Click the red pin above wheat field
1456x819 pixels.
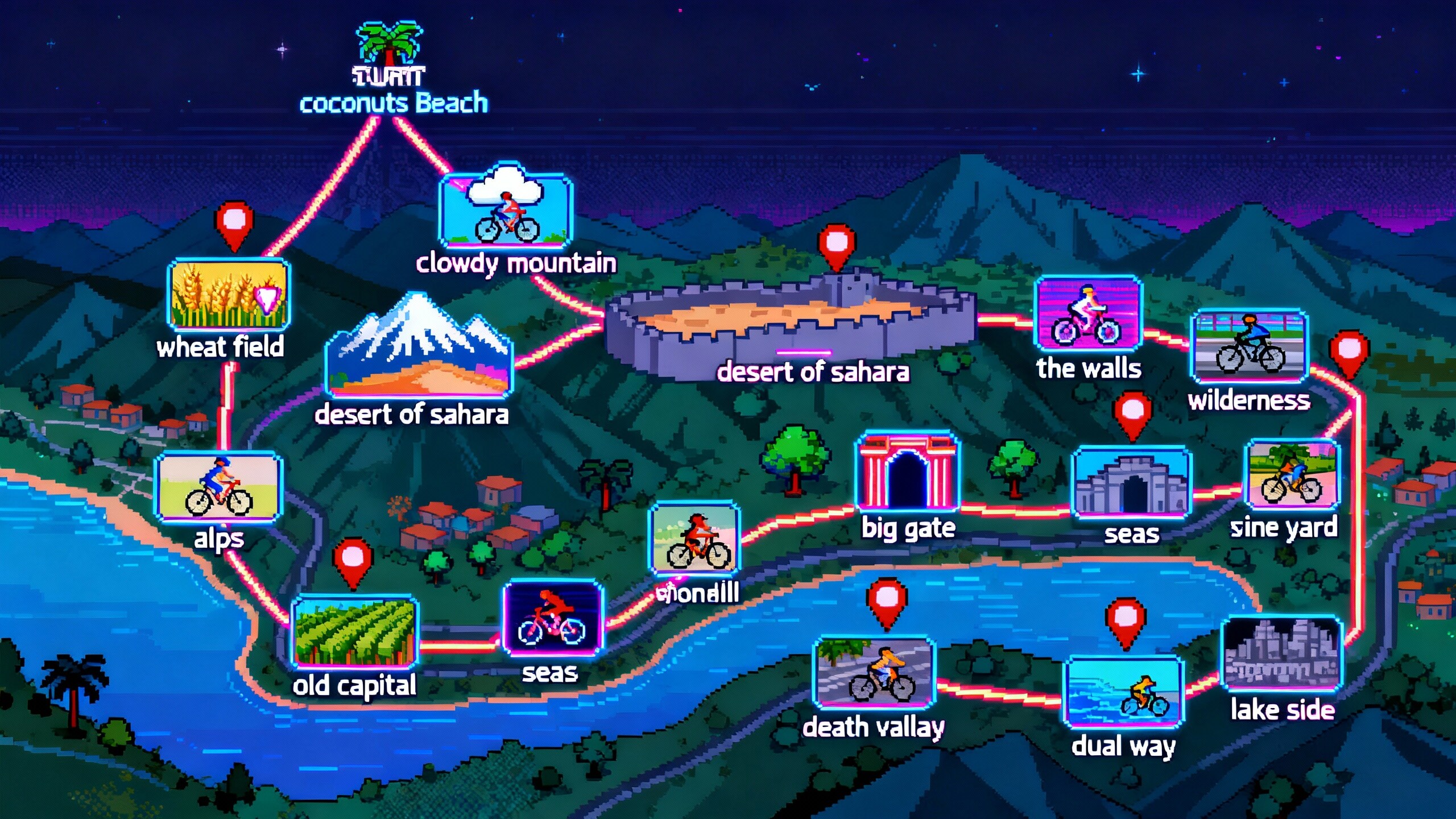pos(234,222)
